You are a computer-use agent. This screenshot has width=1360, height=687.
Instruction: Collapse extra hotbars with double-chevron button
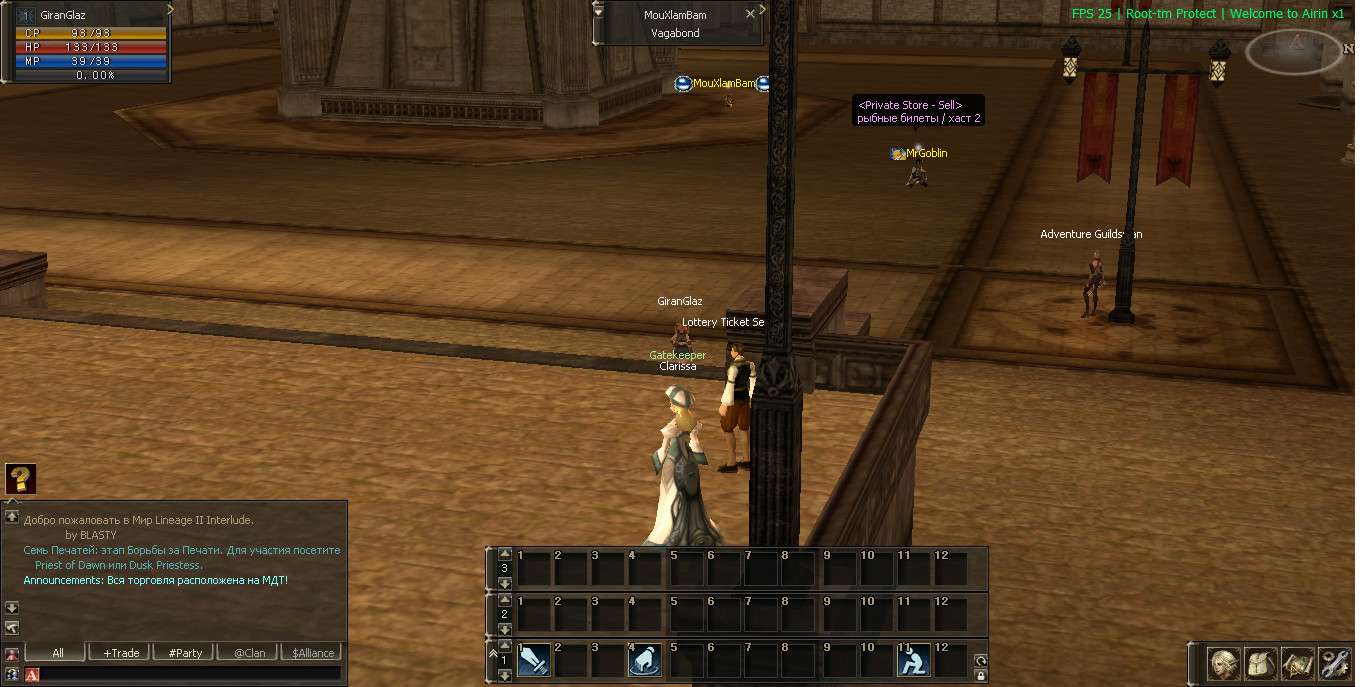pyautogui.click(x=492, y=651)
